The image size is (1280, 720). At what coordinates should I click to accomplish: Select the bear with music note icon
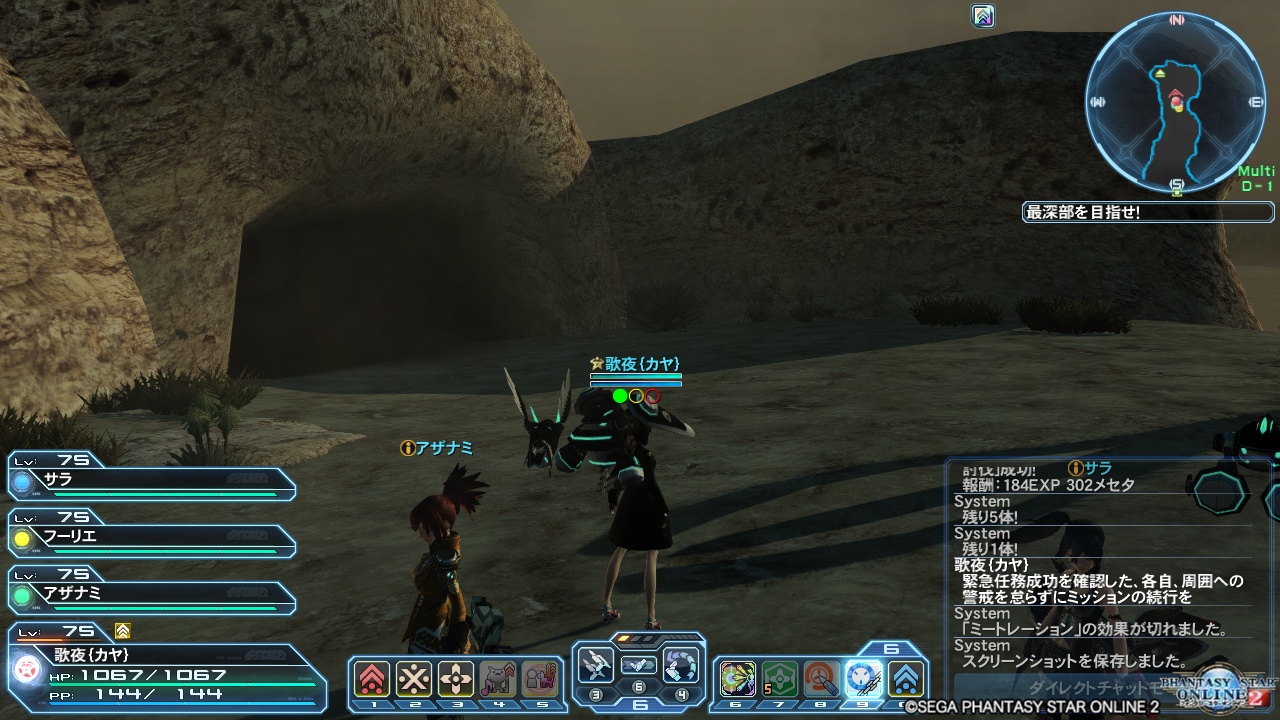tap(498, 679)
